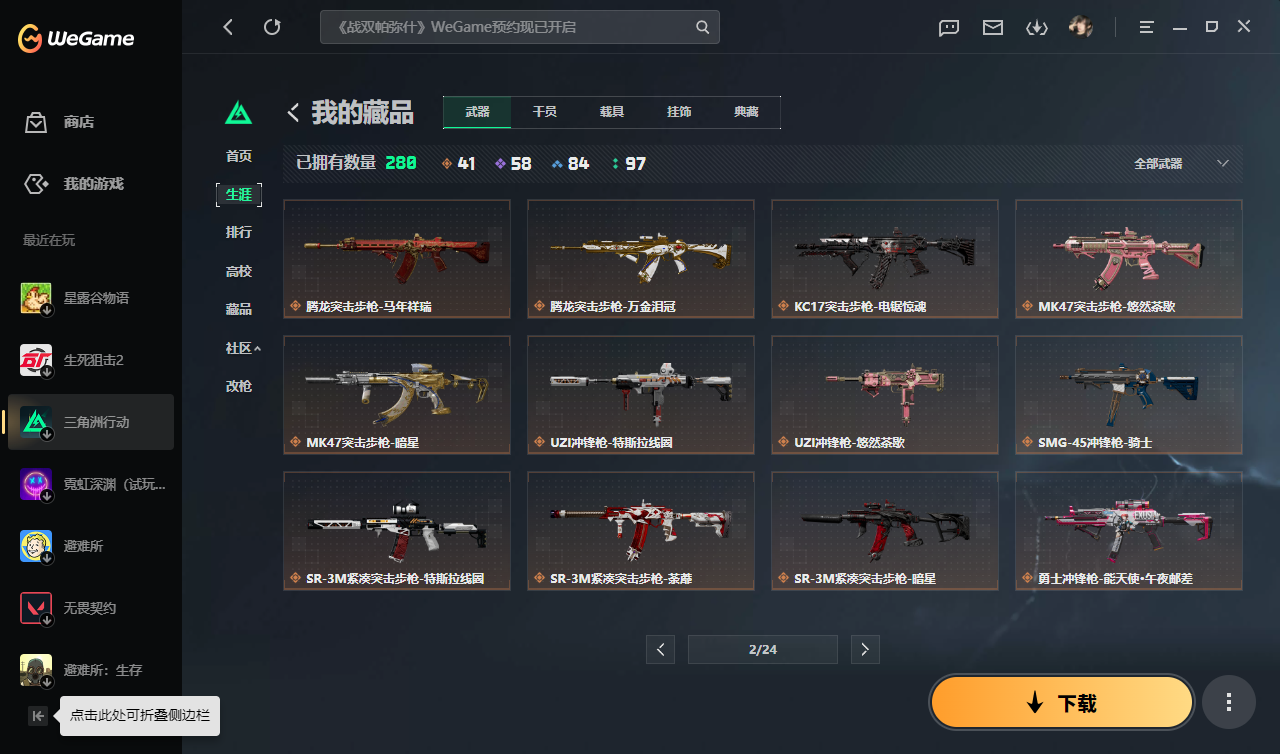Click the yellow 下载 download button
Image resolution: width=1280 pixels, height=754 pixels.
click(1061, 702)
